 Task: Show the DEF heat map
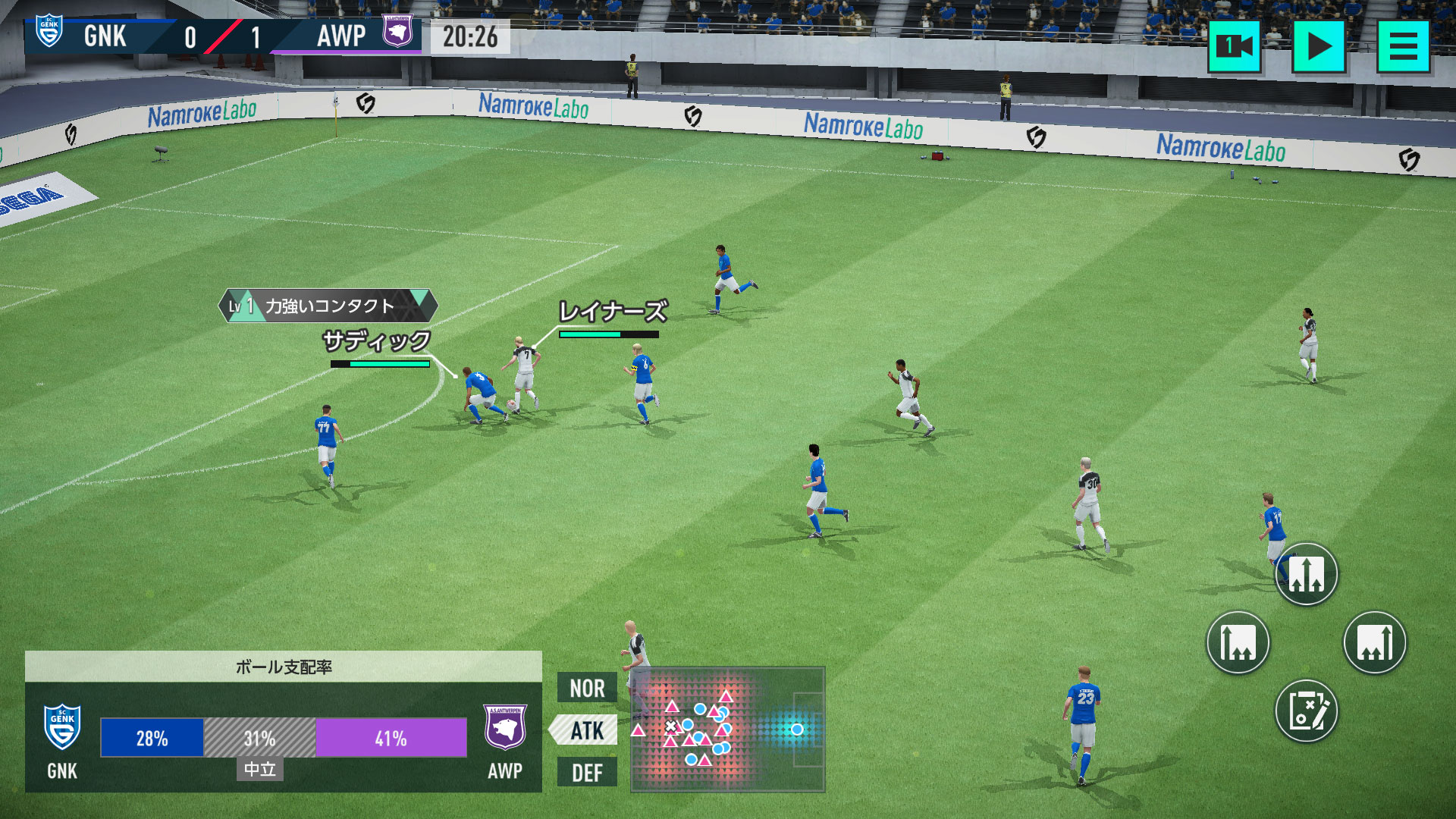[x=585, y=773]
